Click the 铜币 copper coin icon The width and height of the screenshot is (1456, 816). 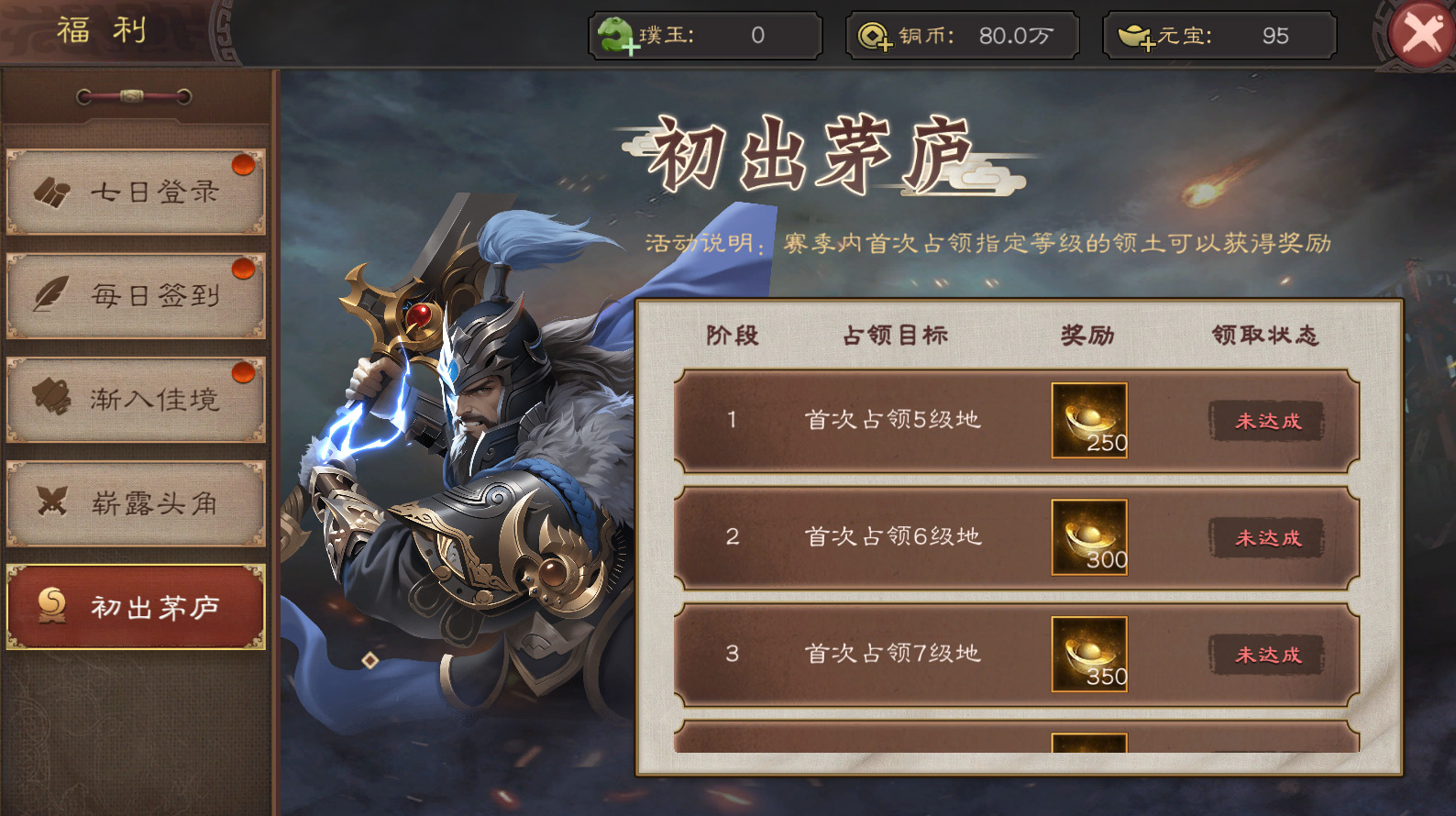(x=873, y=35)
